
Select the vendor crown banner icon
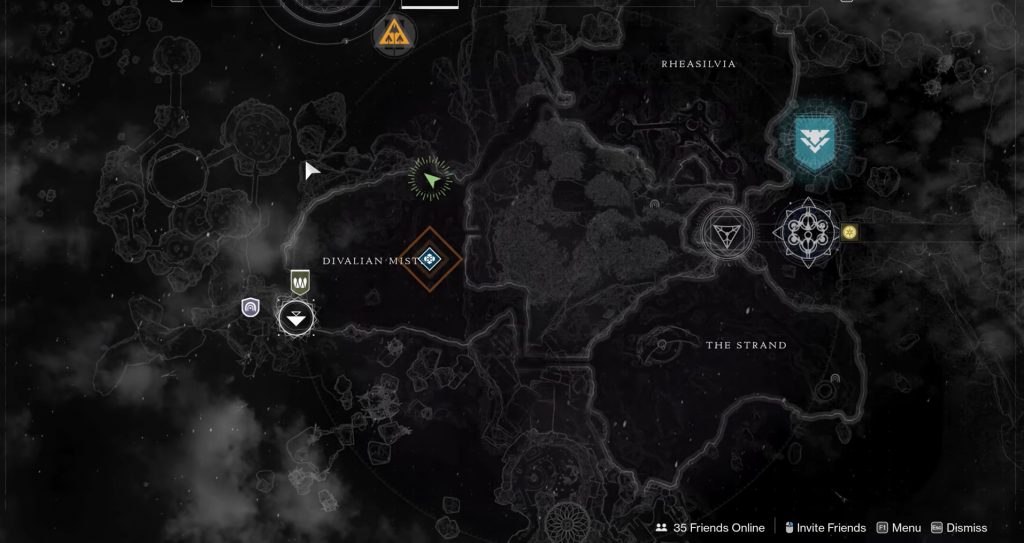click(300, 282)
